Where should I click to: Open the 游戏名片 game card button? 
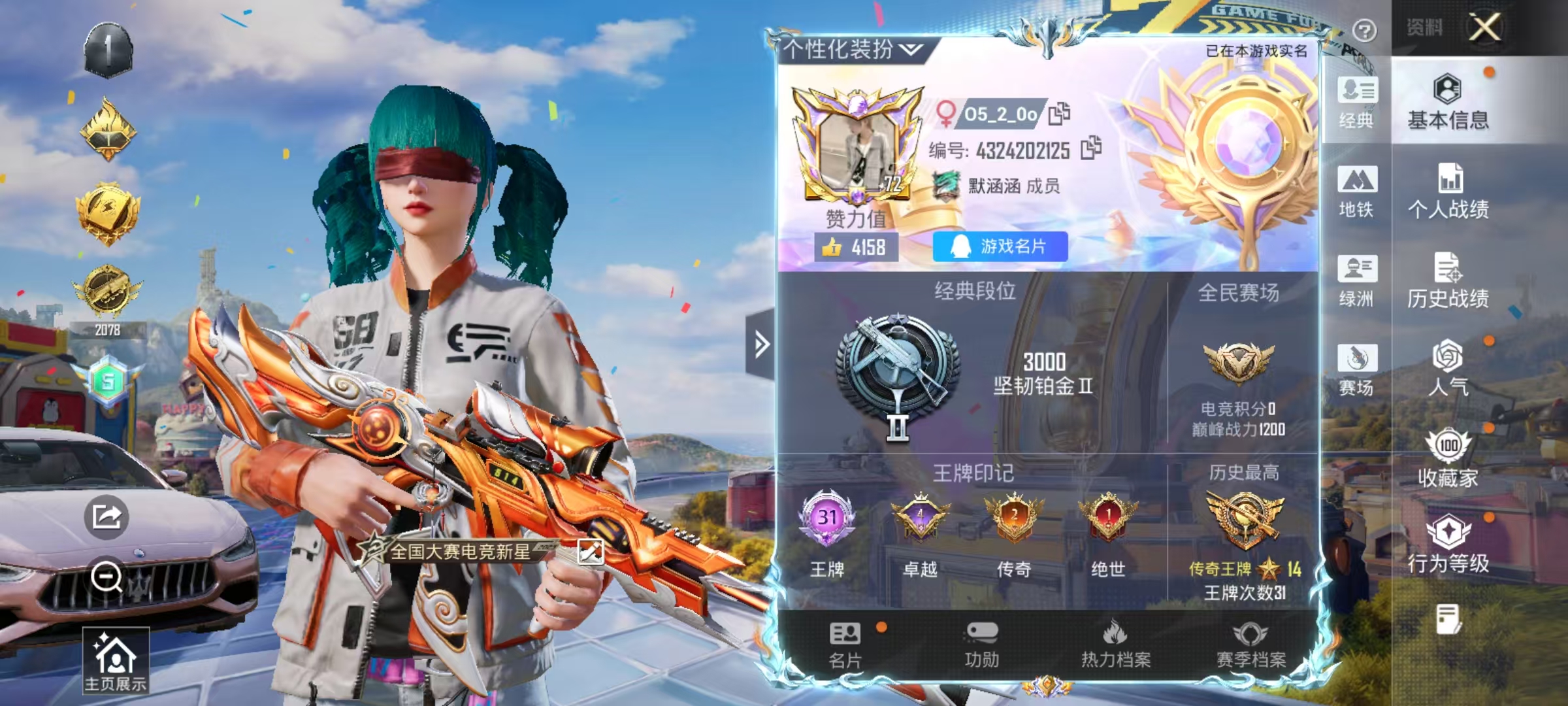coord(1000,246)
